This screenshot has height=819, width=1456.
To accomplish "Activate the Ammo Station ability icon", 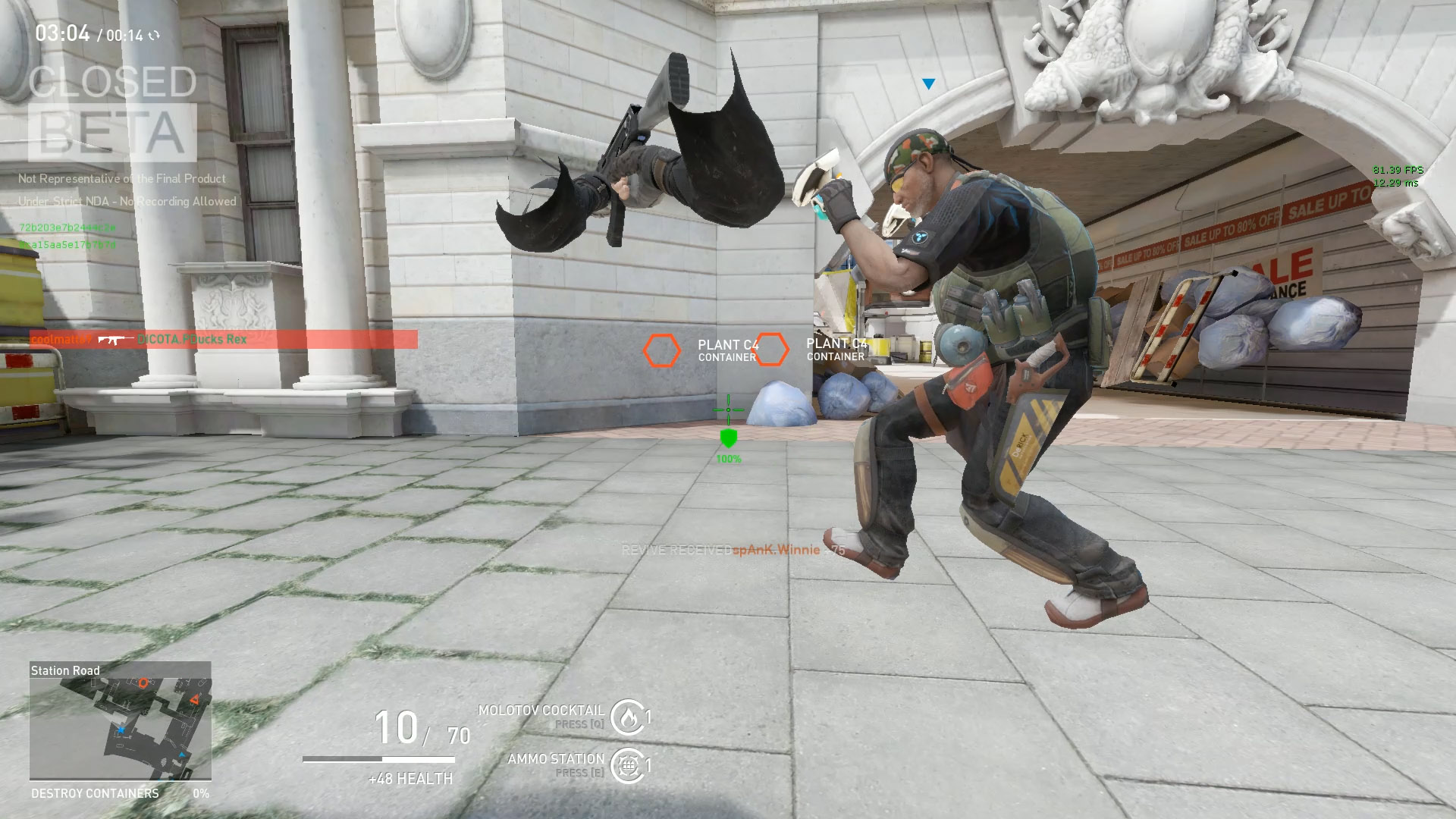I will pyautogui.click(x=628, y=765).
